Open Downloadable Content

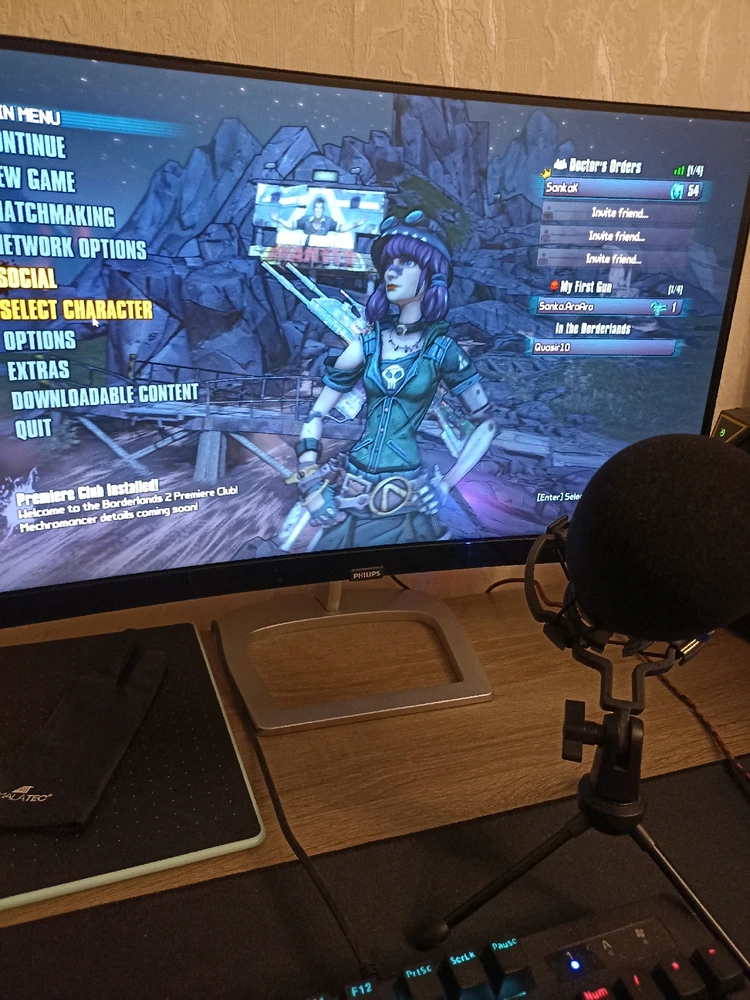(x=104, y=395)
